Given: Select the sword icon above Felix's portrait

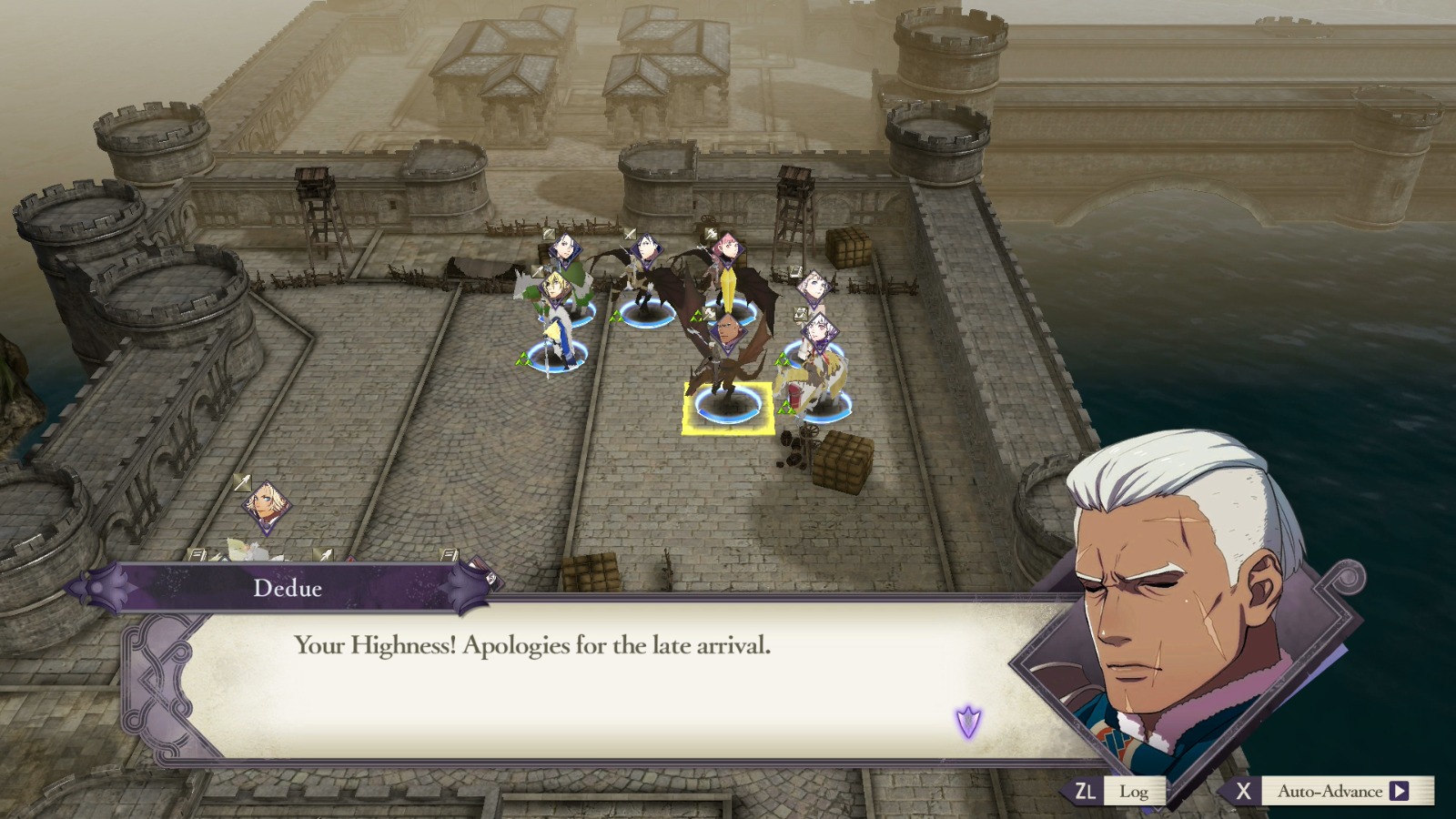Looking at the screenshot, I should click(x=628, y=235).
